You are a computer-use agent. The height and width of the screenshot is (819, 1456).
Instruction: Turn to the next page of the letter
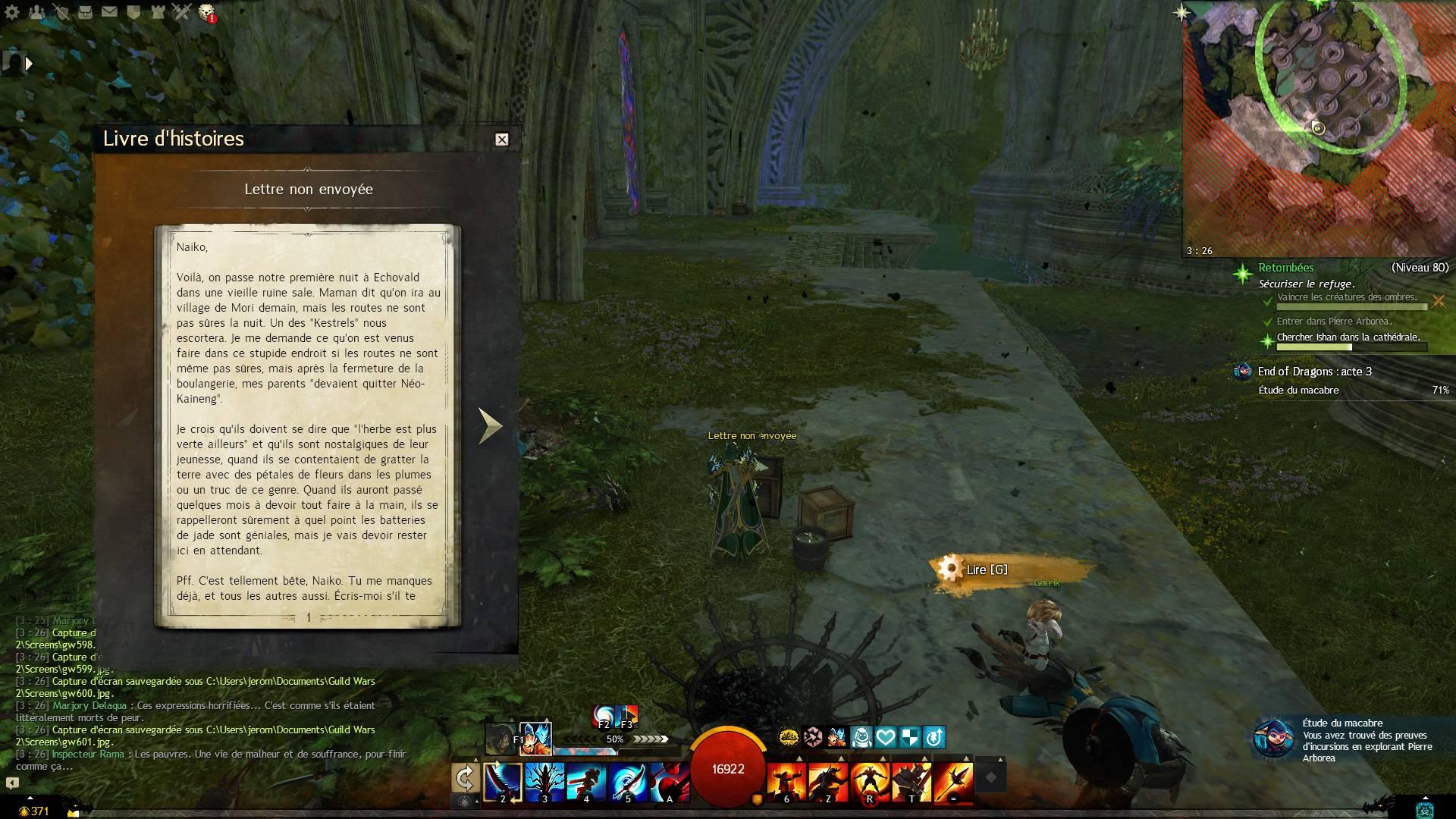[490, 425]
